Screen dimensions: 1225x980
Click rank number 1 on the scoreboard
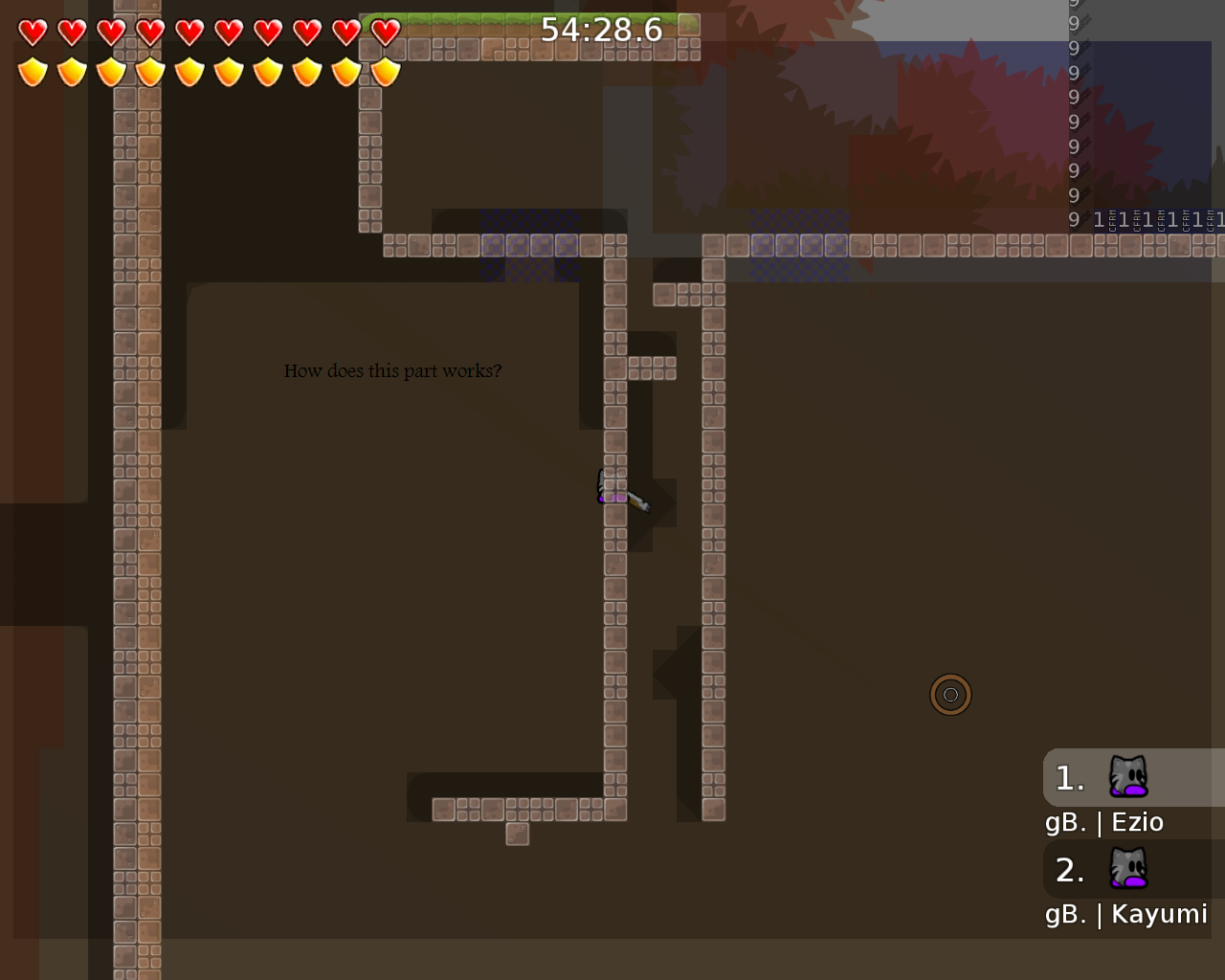1069,777
